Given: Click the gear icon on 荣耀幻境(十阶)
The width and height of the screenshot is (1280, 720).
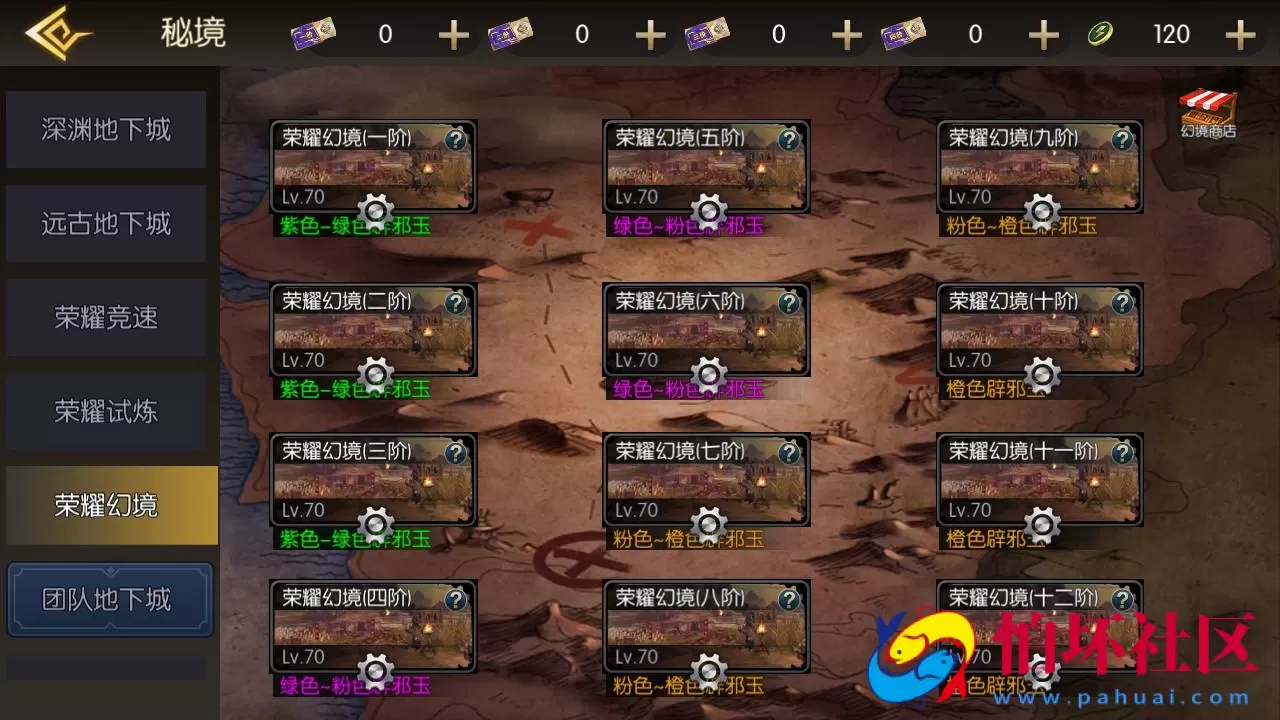Looking at the screenshot, I should point(1043,375).
